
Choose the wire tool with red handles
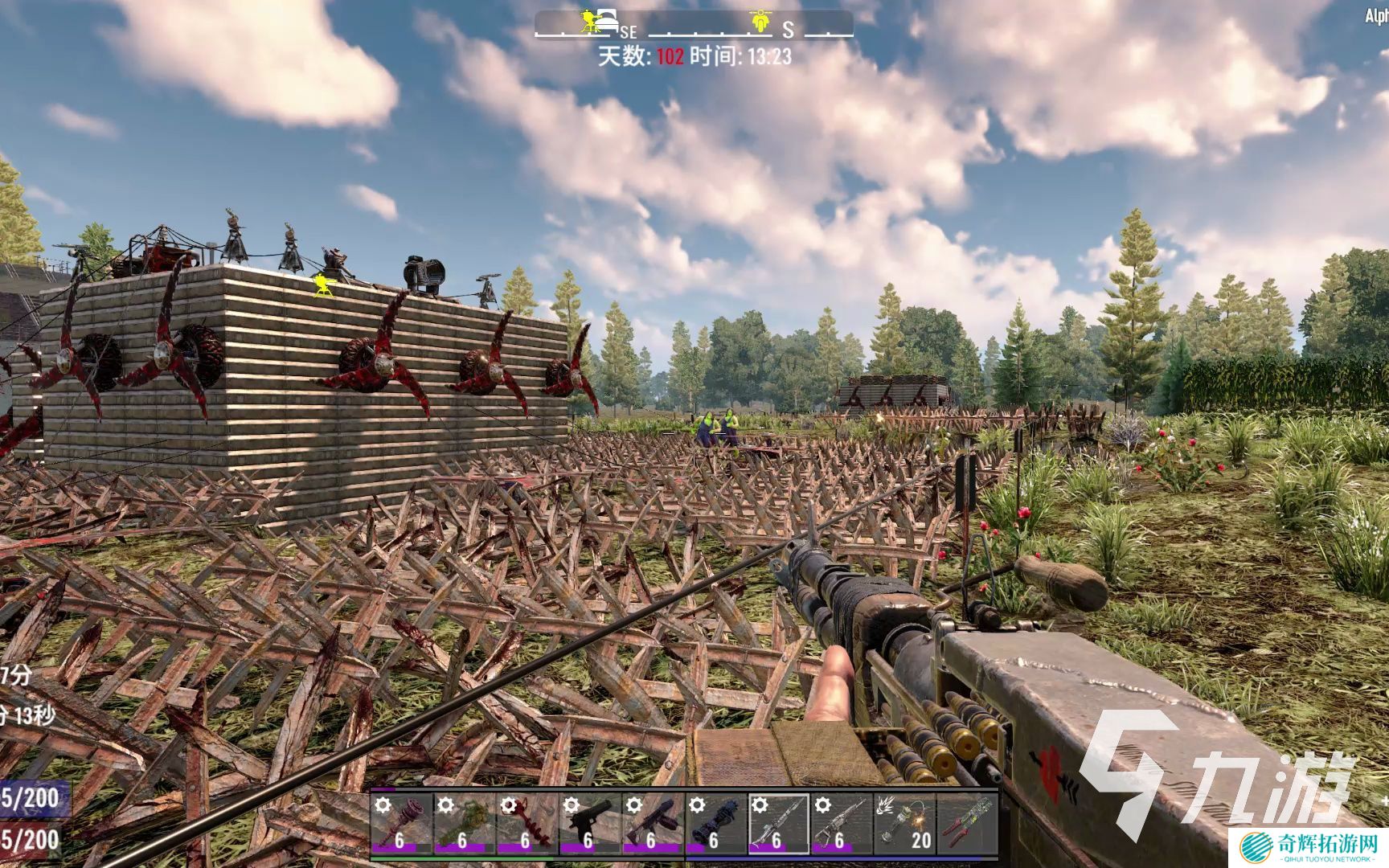click(x=967, y=823)
